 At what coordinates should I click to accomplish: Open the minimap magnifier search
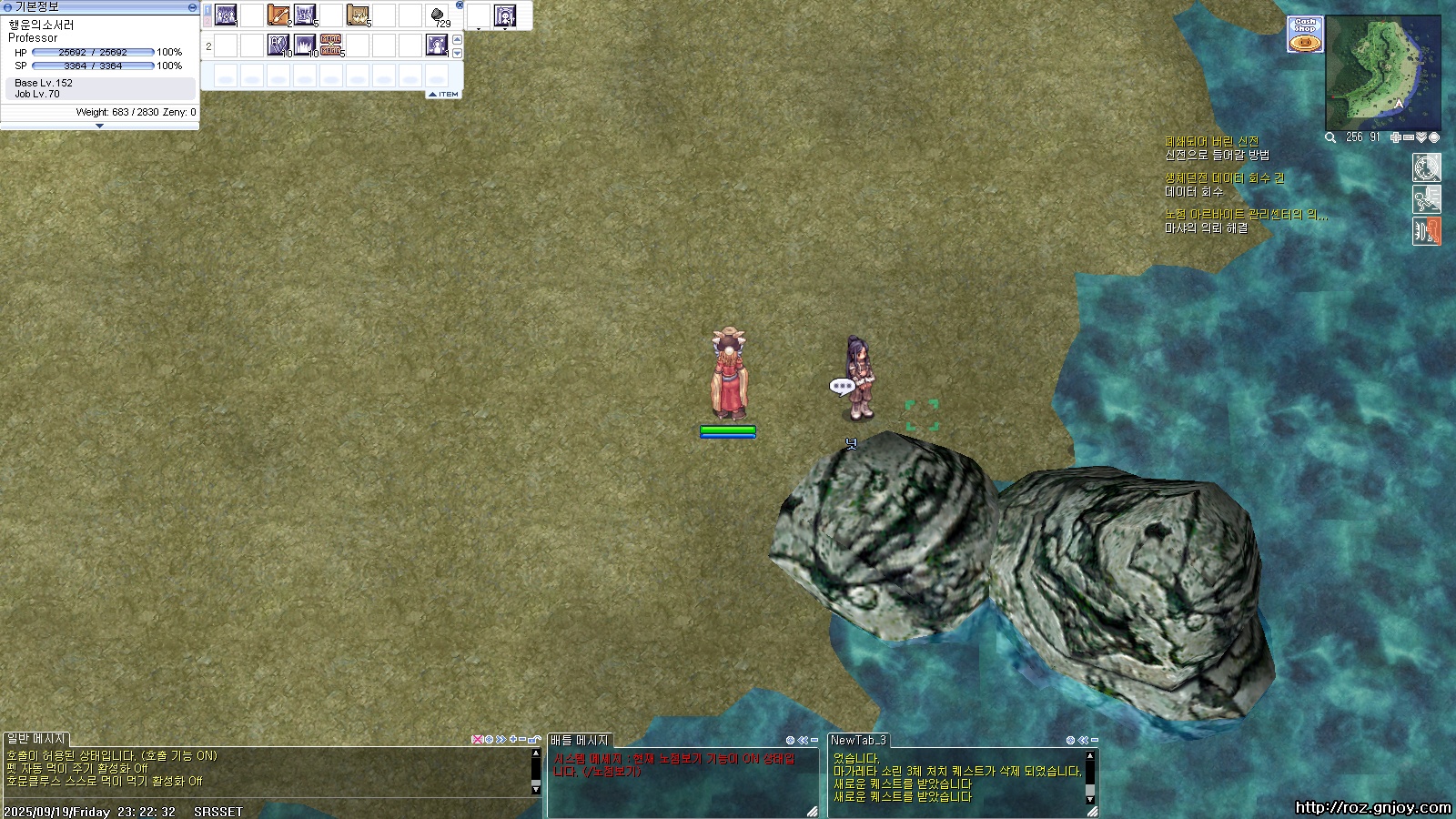click(1330, 137)
